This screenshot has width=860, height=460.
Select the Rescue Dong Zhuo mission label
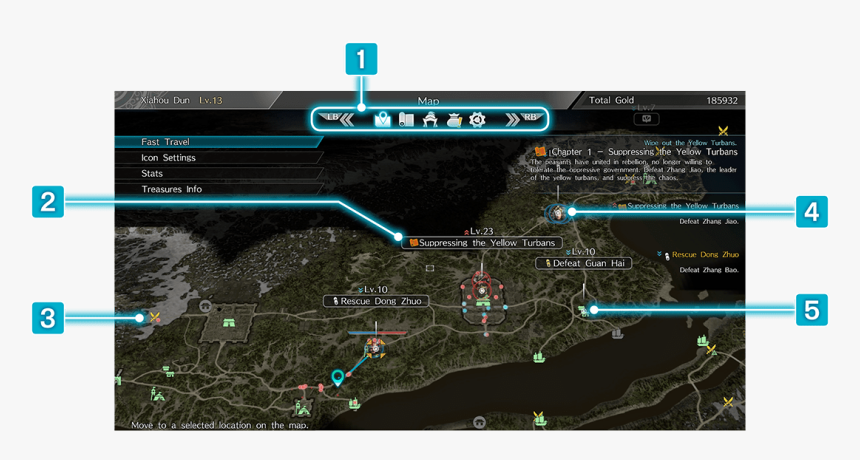[x=377, y=301]
